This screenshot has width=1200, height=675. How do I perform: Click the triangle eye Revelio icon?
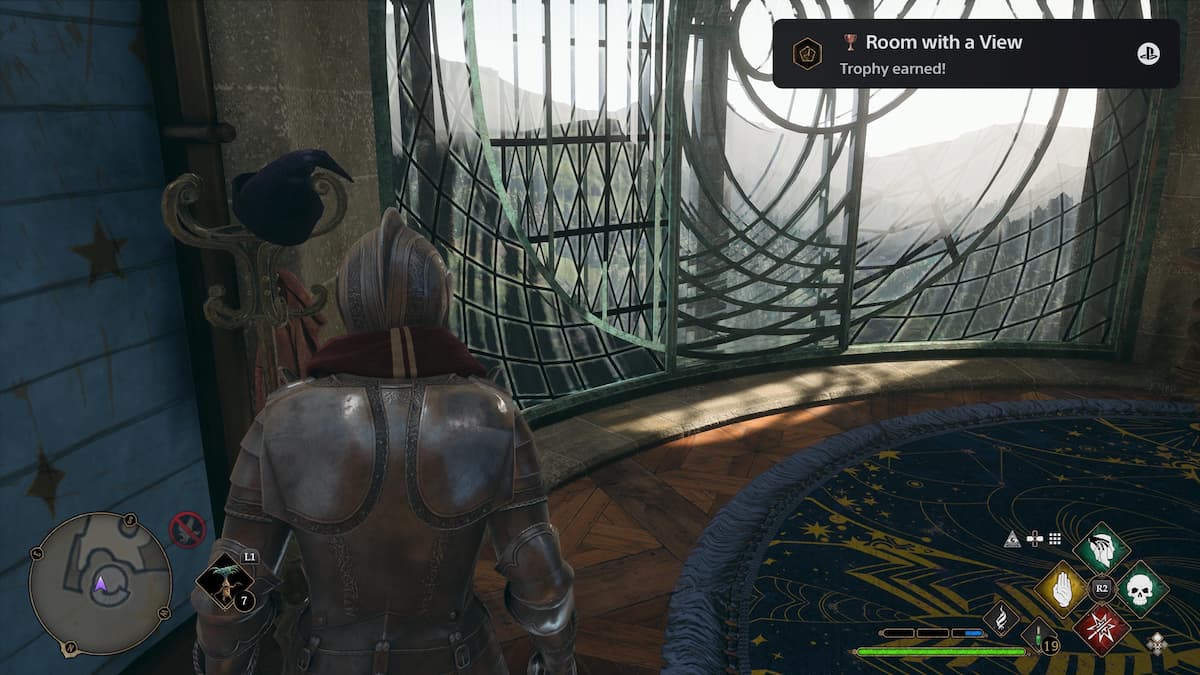1013,539
